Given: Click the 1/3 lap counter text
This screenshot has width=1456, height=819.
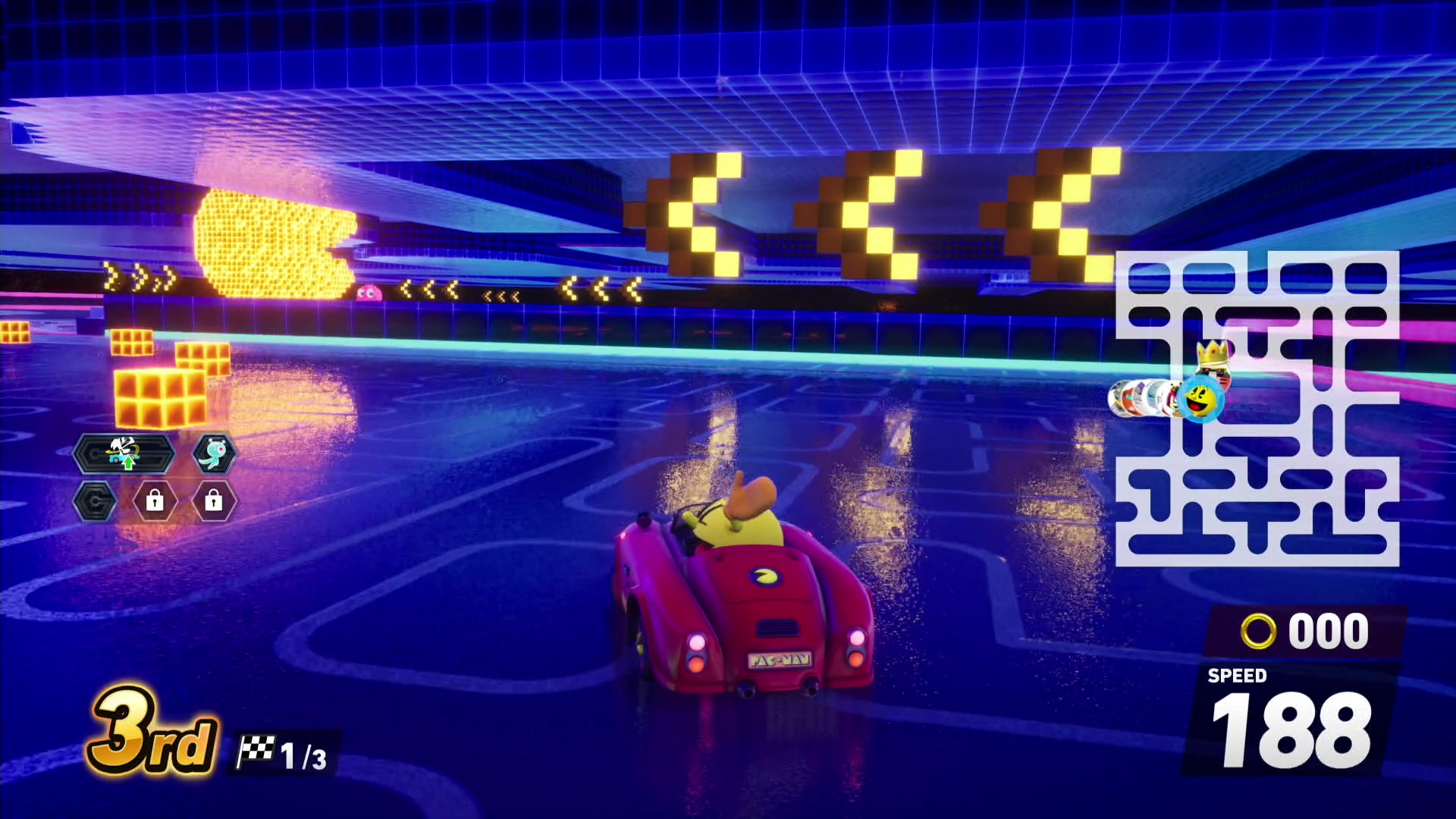Looking at the screenshot, I should coord(302,756).
